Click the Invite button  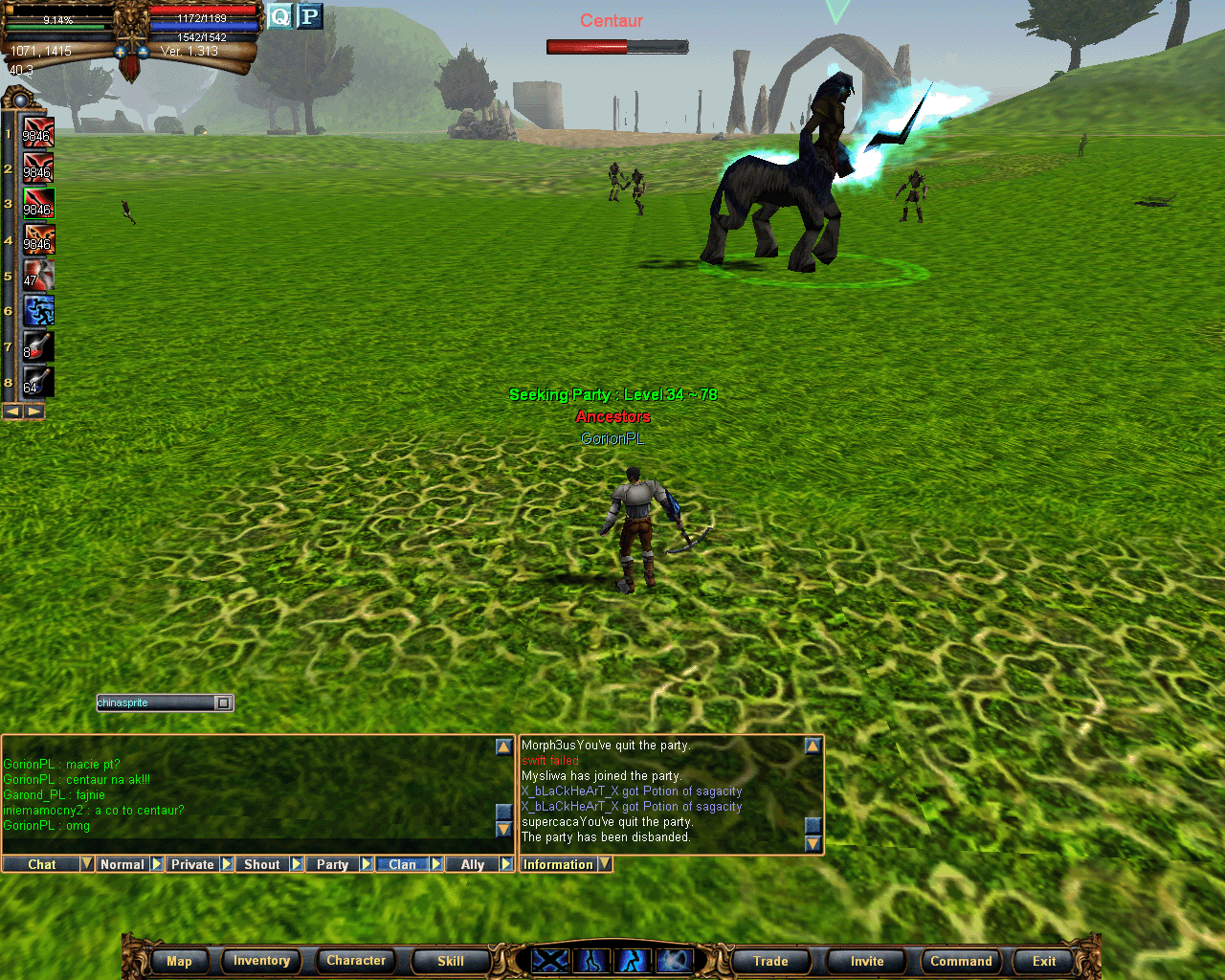tap(867, 961)
